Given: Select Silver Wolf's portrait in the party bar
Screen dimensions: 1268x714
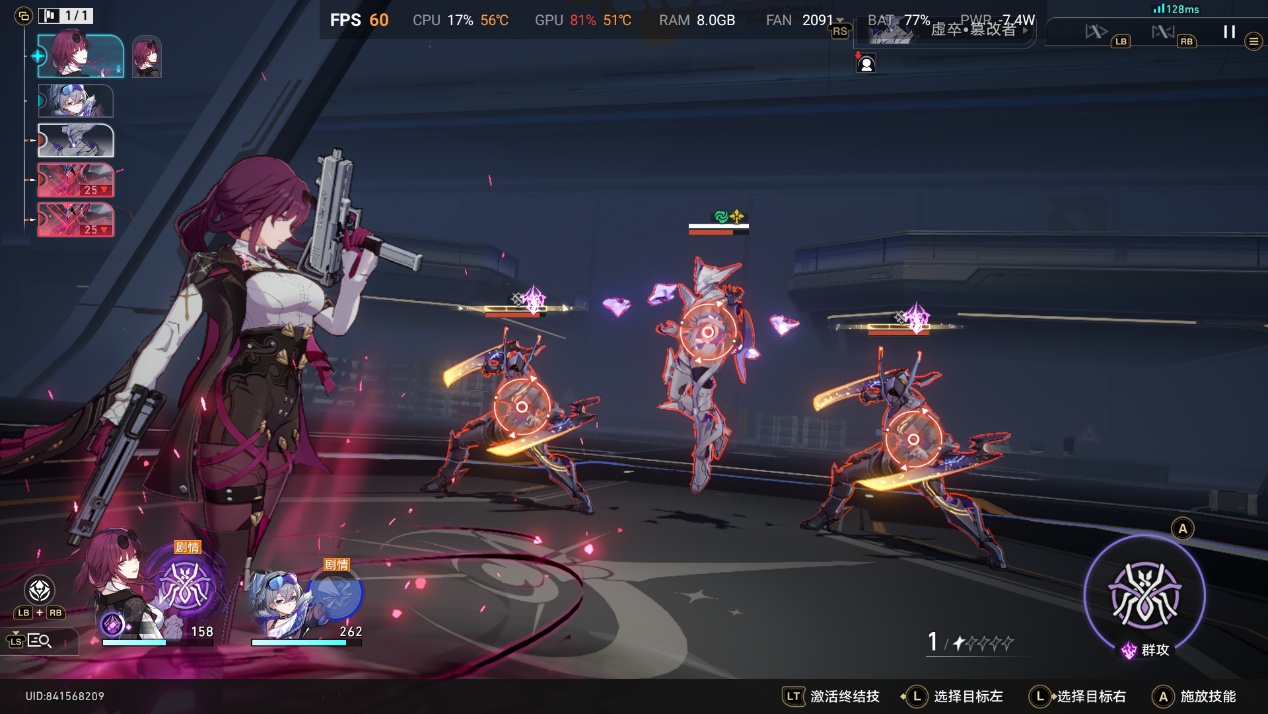Looking at the screenshot, I should pyautogui.click(x=280, y=600).
